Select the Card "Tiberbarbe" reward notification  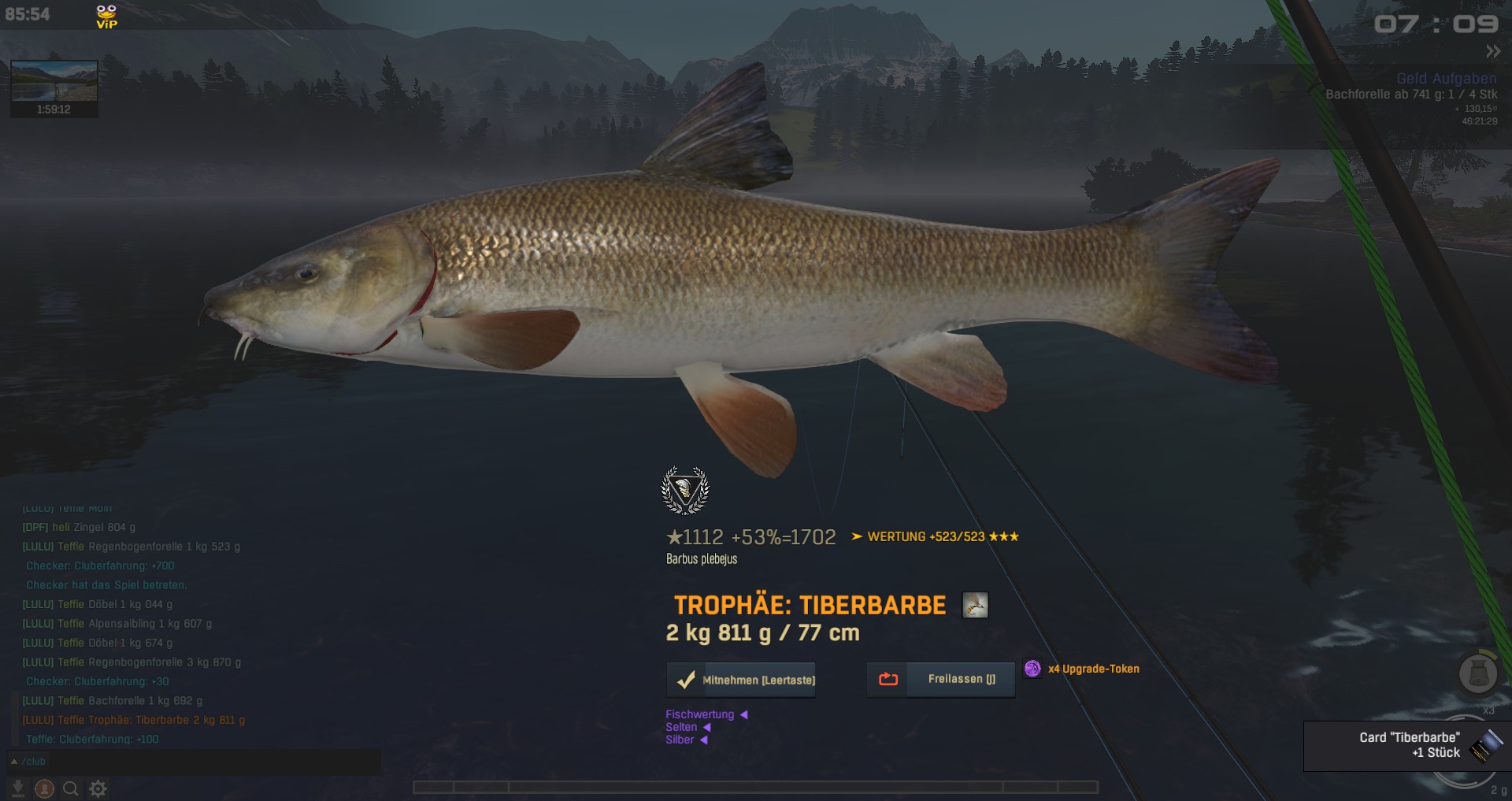(x=1407, y=745)
